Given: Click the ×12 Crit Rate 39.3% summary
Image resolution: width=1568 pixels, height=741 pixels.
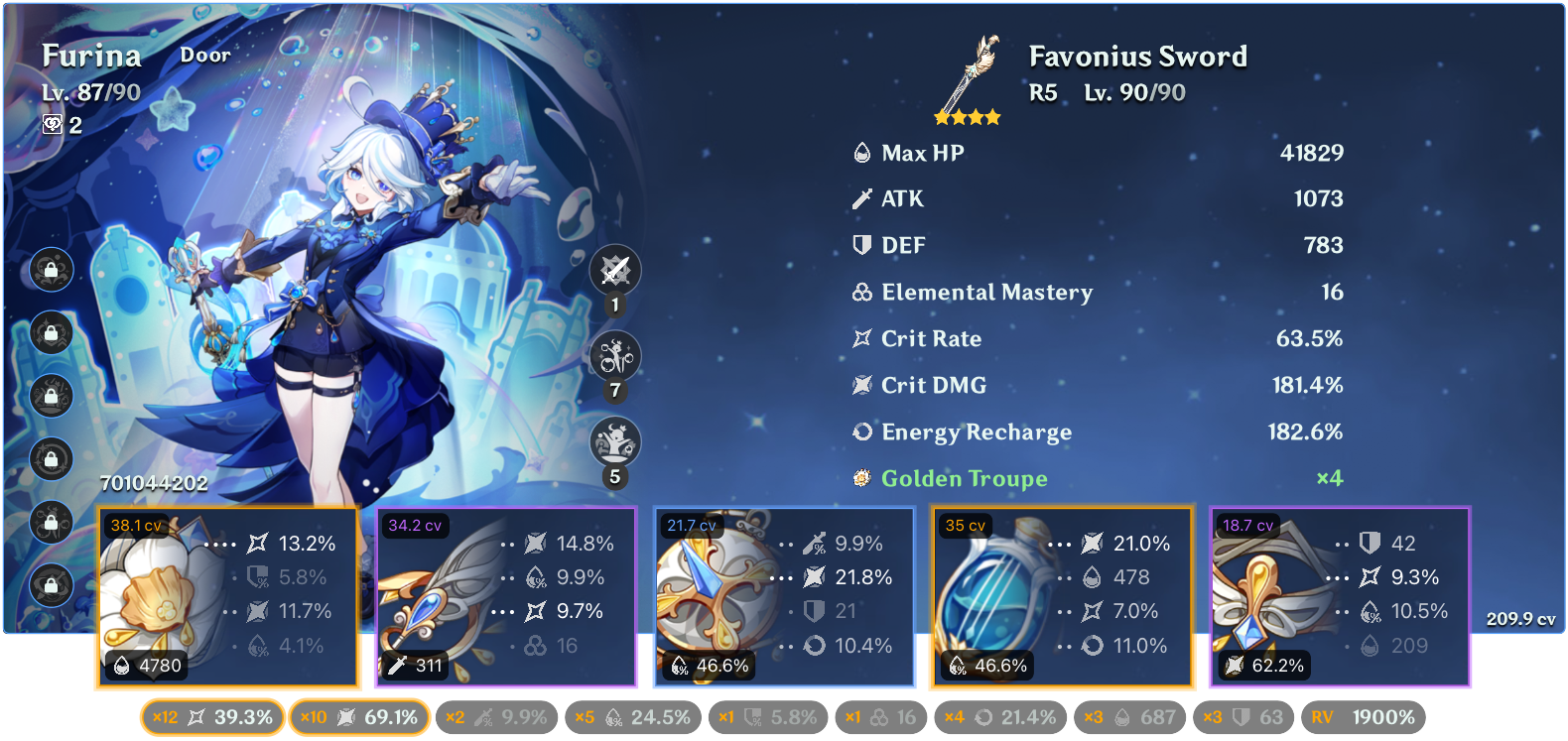Looking at the screenshot, I should point(210,716).
